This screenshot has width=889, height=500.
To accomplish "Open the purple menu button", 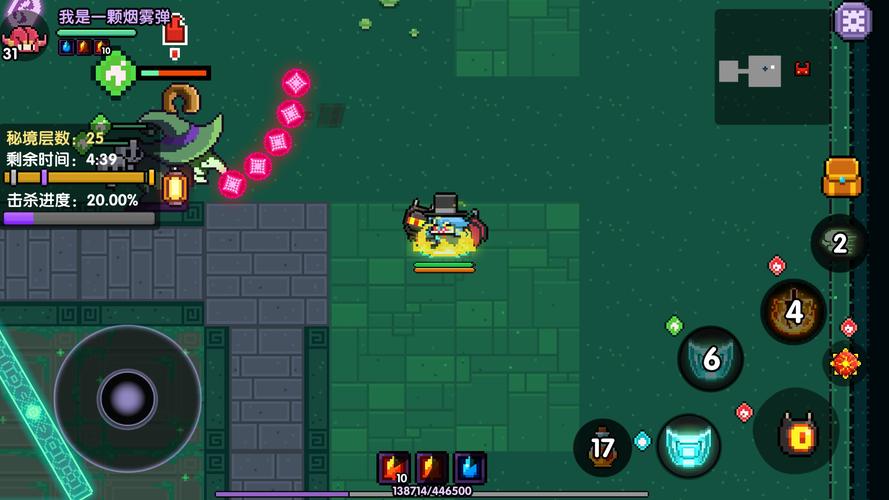I will (853, 21).
